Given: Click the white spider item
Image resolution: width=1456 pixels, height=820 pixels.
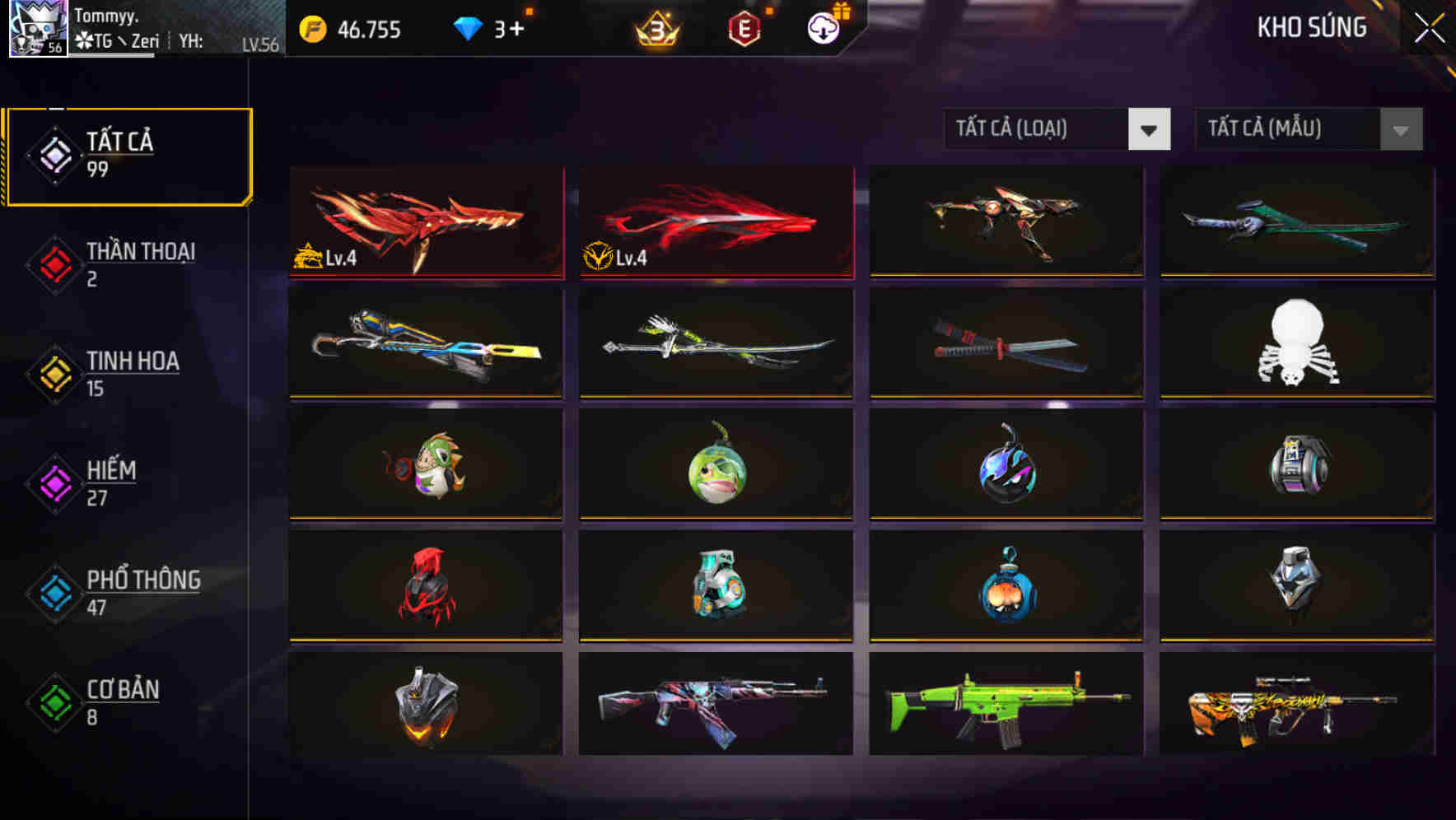Looking at the screenshot, I should 1295,344.
